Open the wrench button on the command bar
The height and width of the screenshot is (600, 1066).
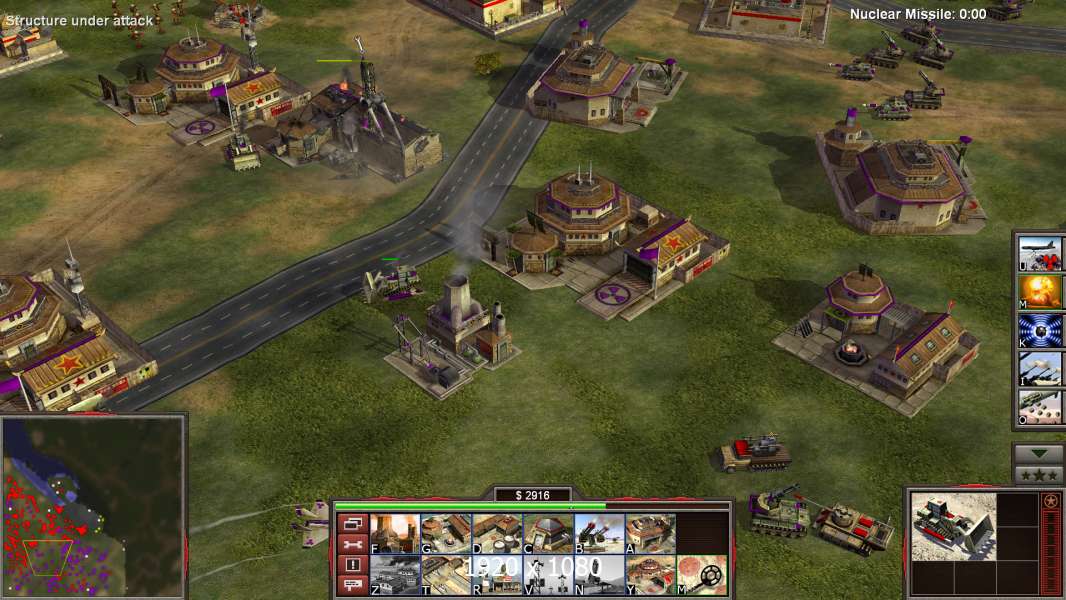(x=351, y=544)
